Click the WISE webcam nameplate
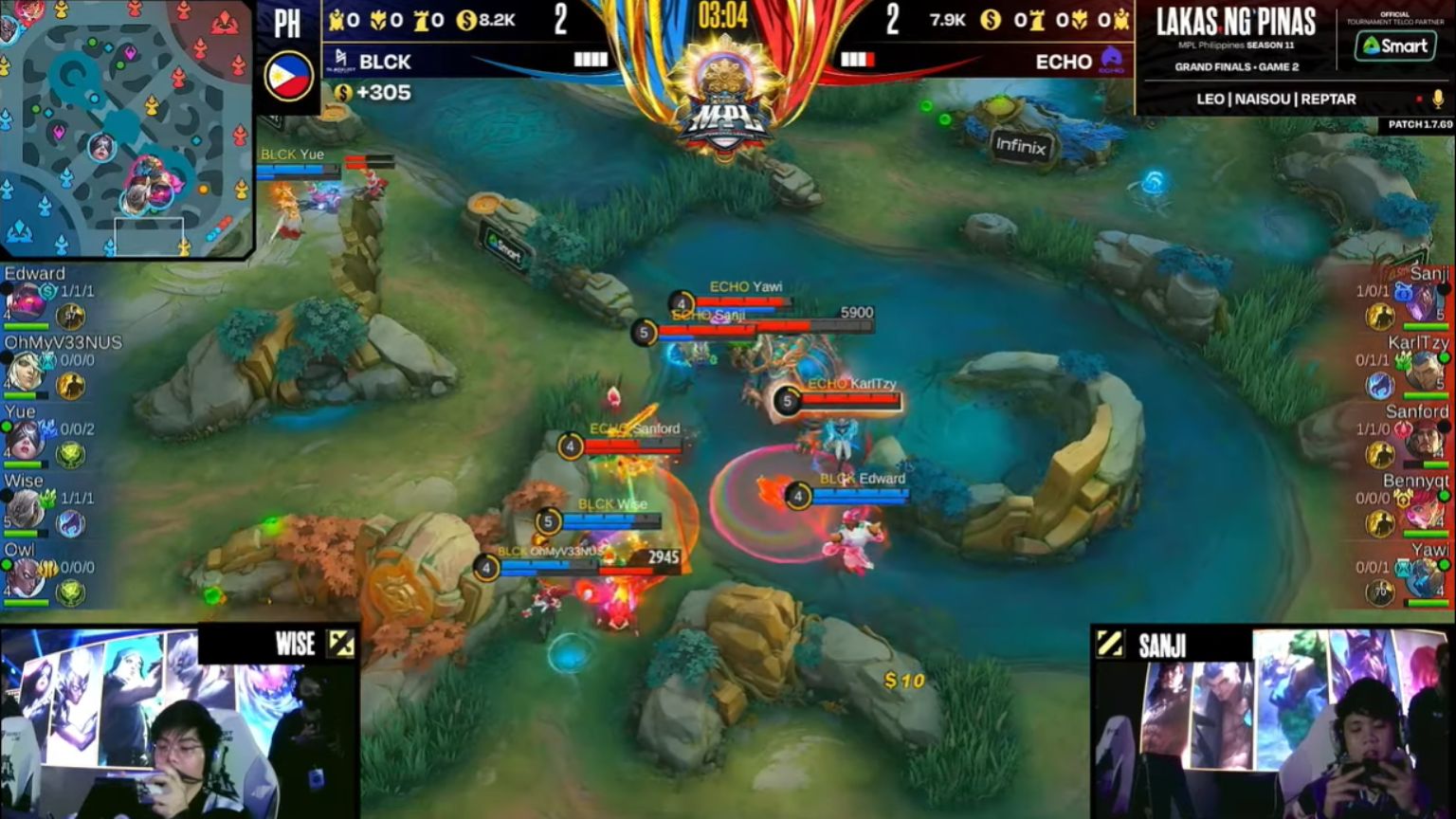The height and width of the screenshot is (819, 1456). 292,644
